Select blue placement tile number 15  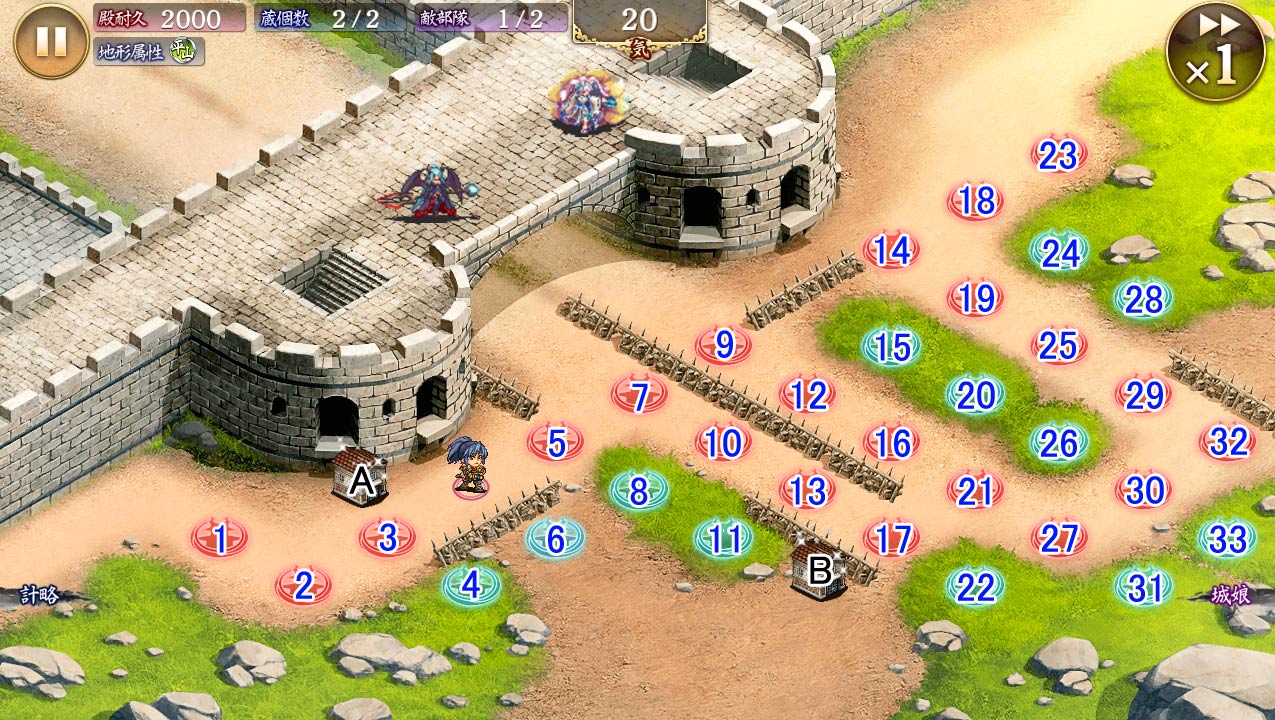[x=892, y=347]
